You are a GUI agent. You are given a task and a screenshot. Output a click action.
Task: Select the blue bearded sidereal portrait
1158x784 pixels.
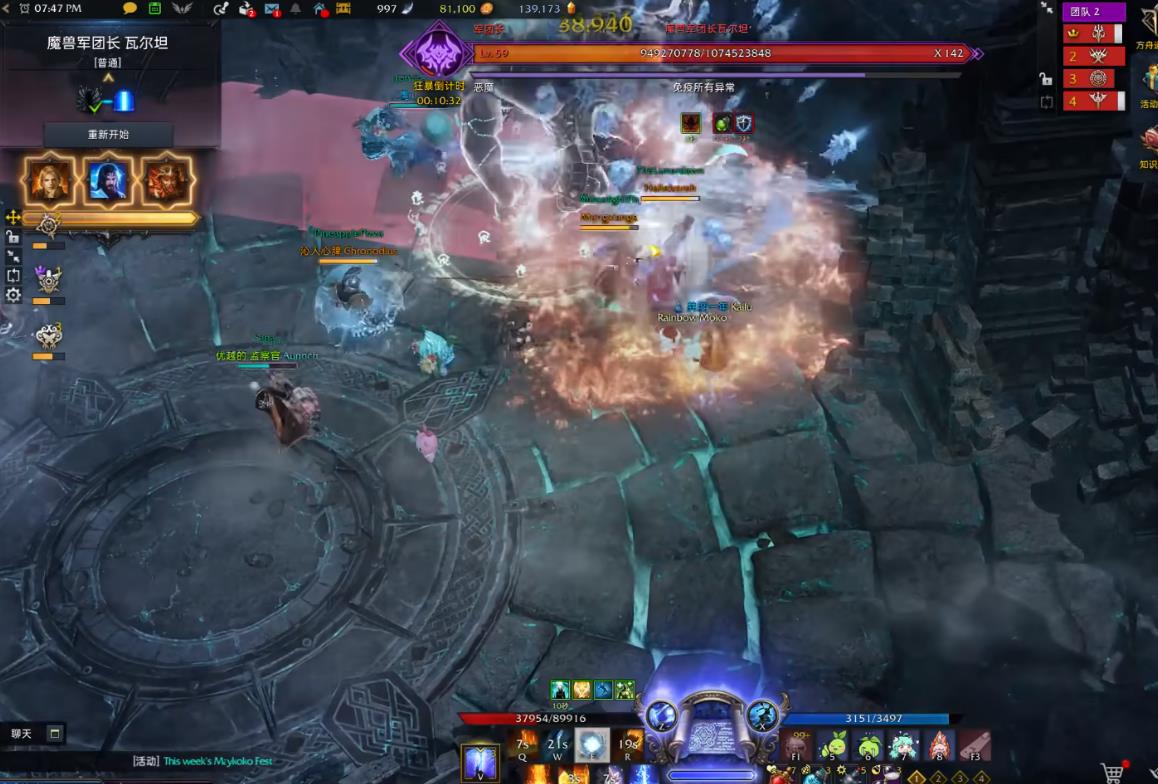point(107,180)
